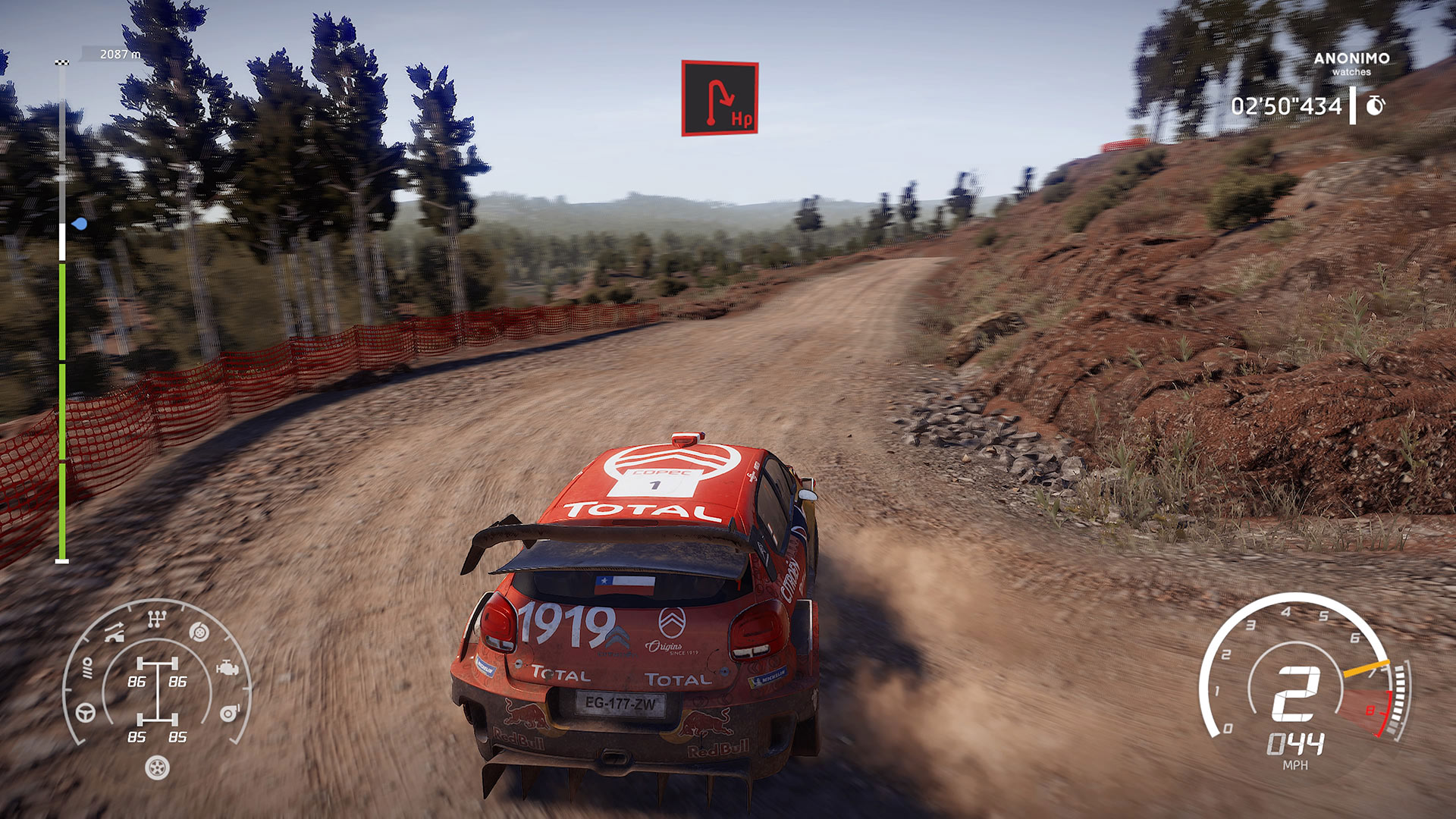The height and width of the screenshot is (819, 1456).
Task: Select the hairpin corner warning sign
Action: tap(720, 99)
